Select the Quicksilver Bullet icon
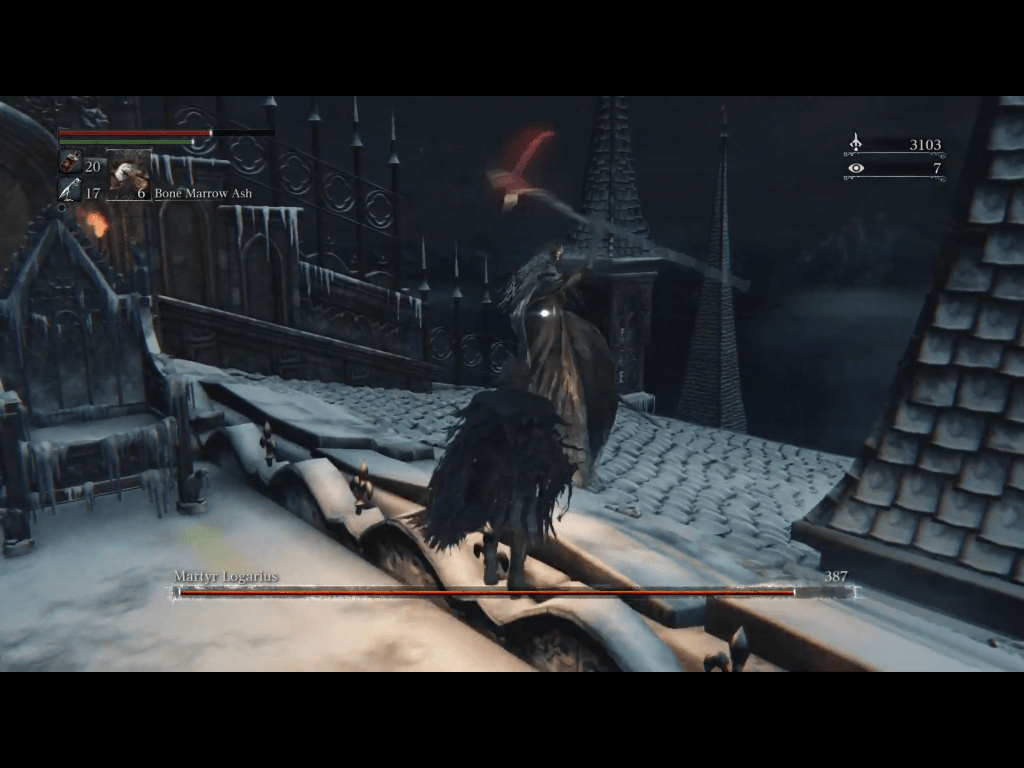The image size is (1024, 768). (70, 189)
